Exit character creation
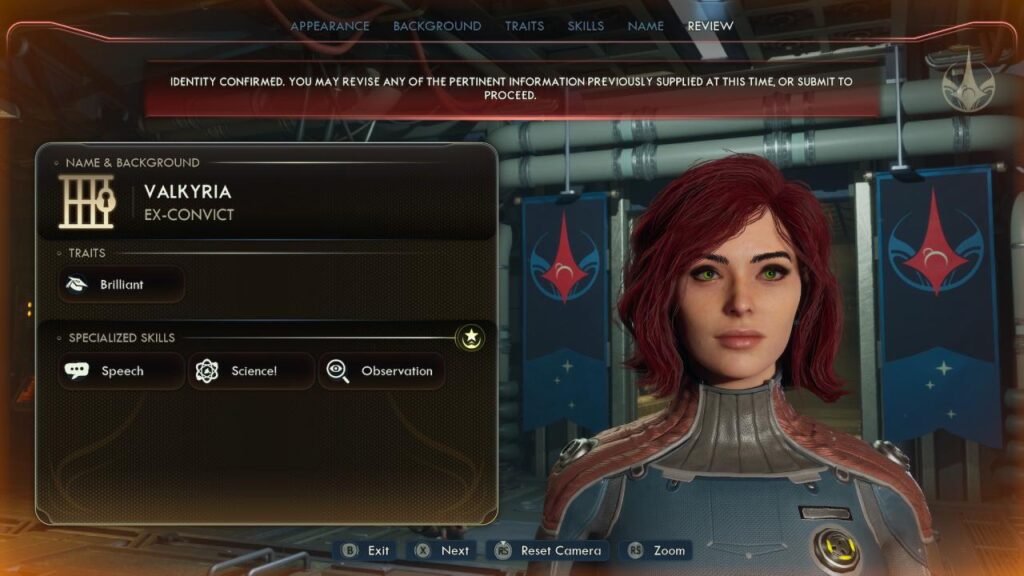The image size is (1024, 576). 367,550
